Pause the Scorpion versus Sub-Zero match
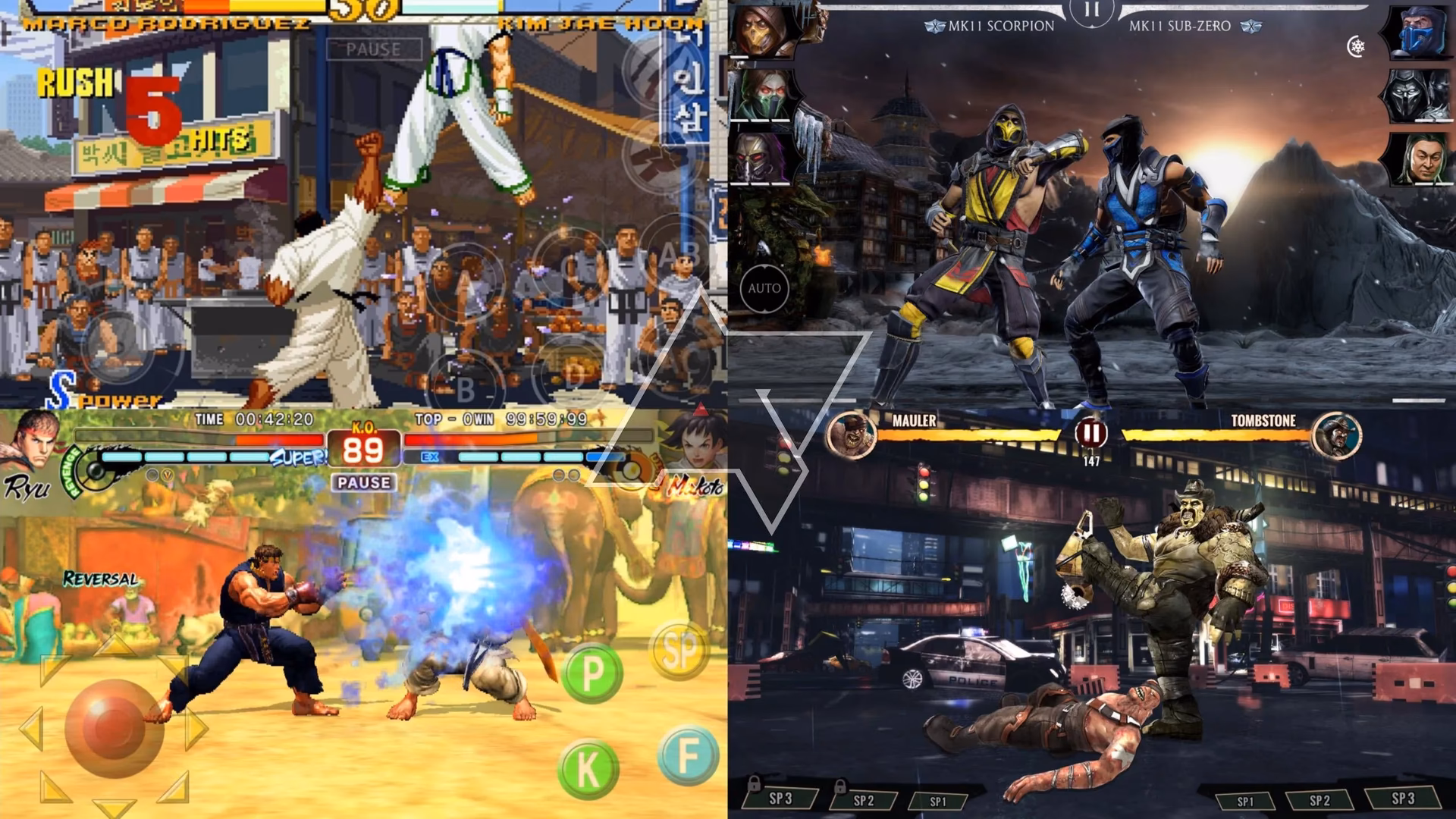 (x=1092, y=11)
